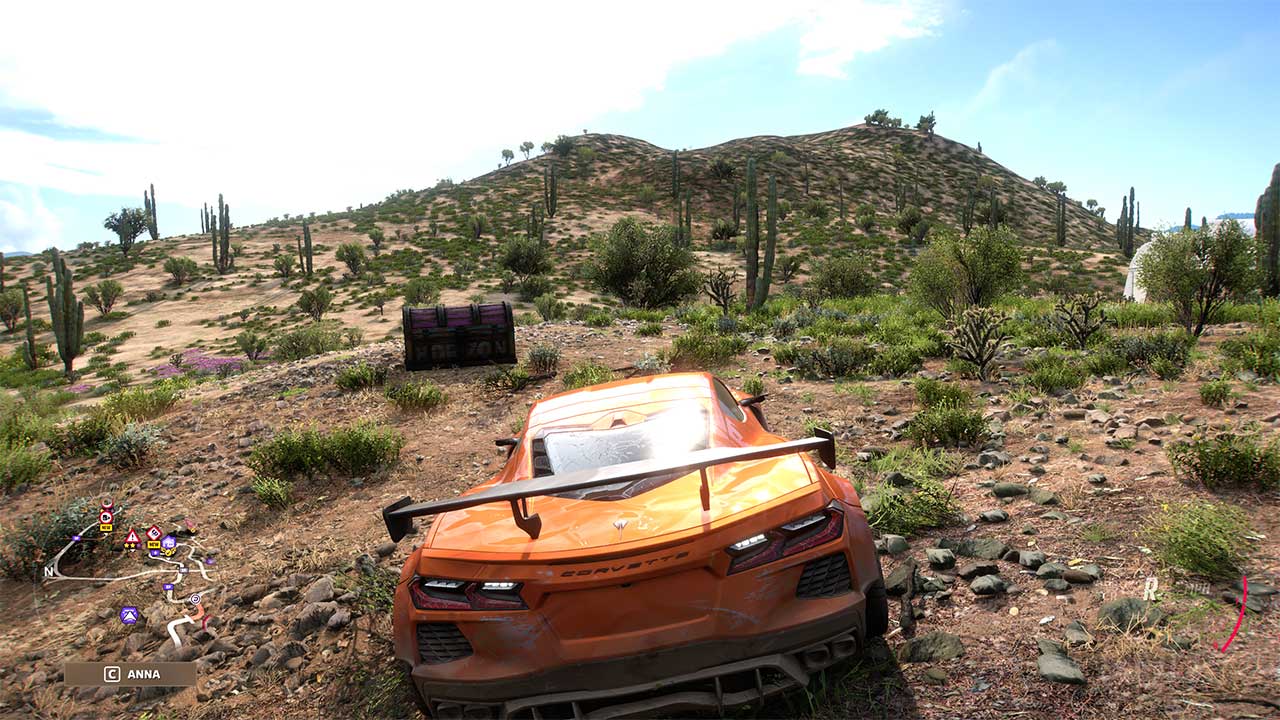The image size is (1280, 720).
Task: Click the accolade checkmark icon on the minimap
Action: tap(167, 552)
